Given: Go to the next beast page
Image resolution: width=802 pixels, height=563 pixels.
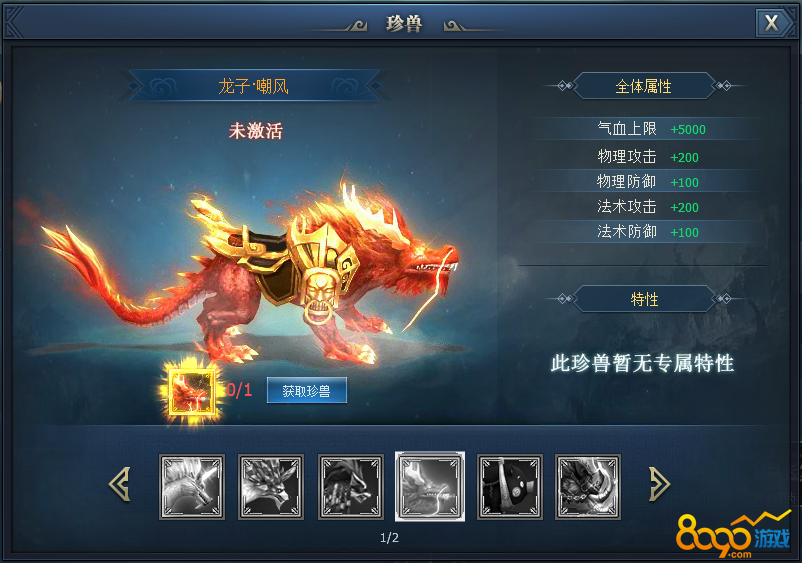Looking at the screenshot, I should [x=659, y=485].
